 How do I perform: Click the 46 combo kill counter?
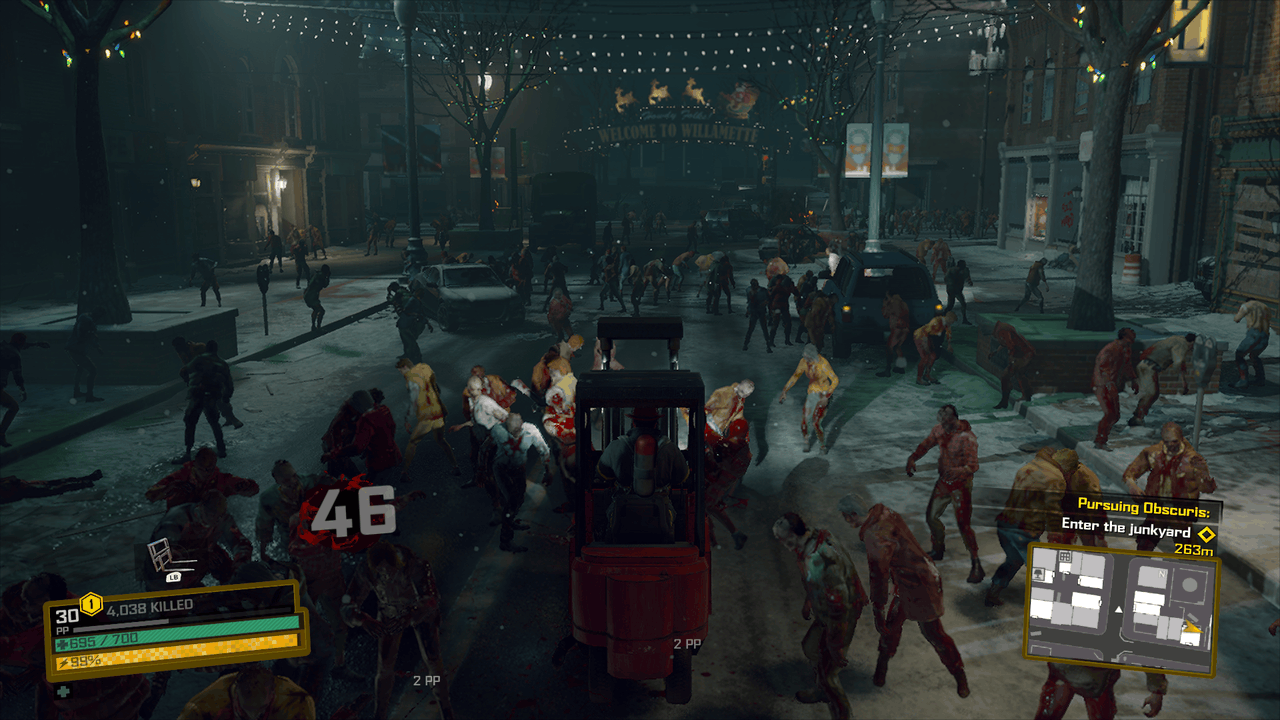pos(355,510)
